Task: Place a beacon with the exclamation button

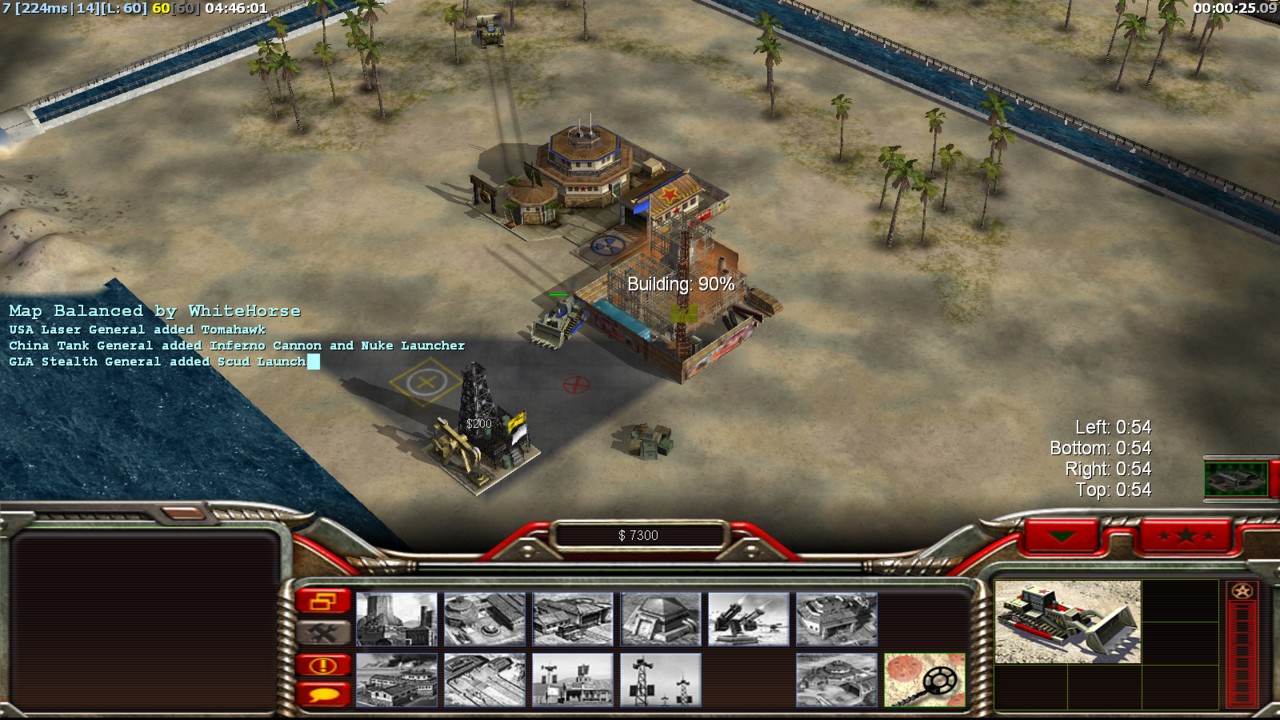Action: click(x=323, y=664)
